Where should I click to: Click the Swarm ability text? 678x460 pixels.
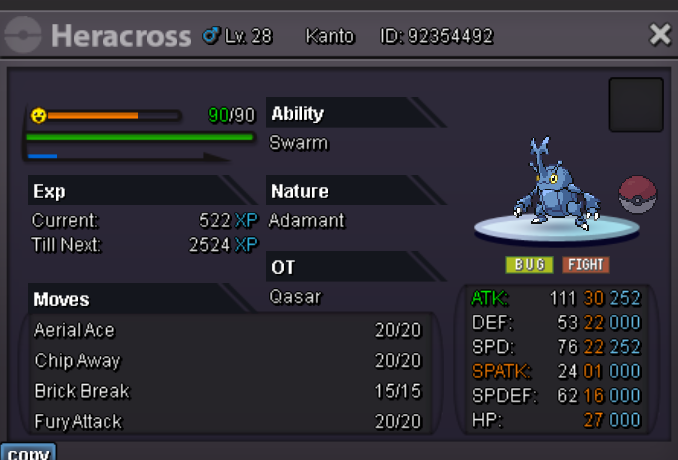pyautogui.click(x=299, y=143)
